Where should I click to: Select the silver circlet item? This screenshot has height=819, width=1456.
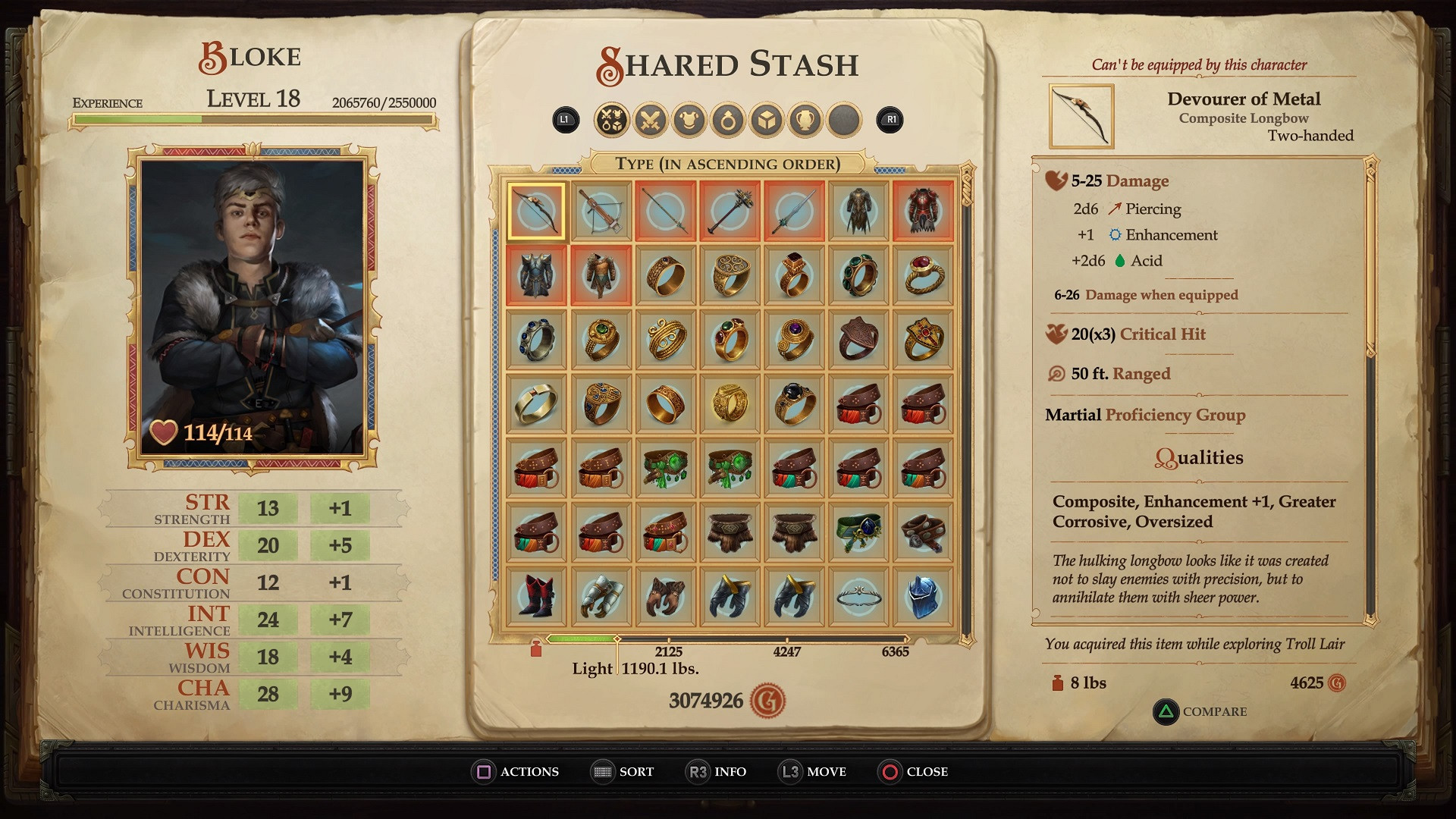click(x=858, y=596)
